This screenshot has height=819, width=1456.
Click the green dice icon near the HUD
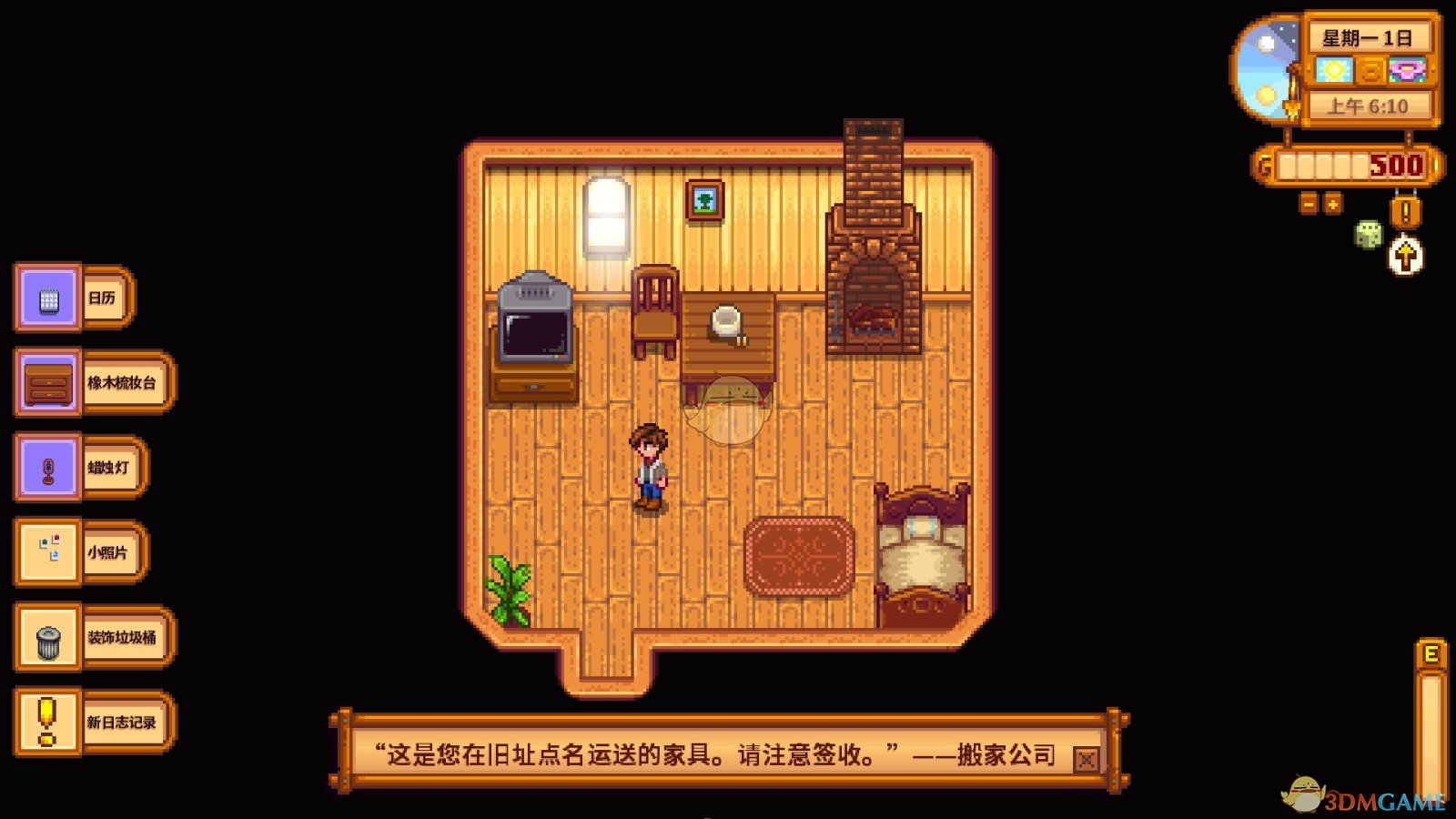tap(1369, 235)
